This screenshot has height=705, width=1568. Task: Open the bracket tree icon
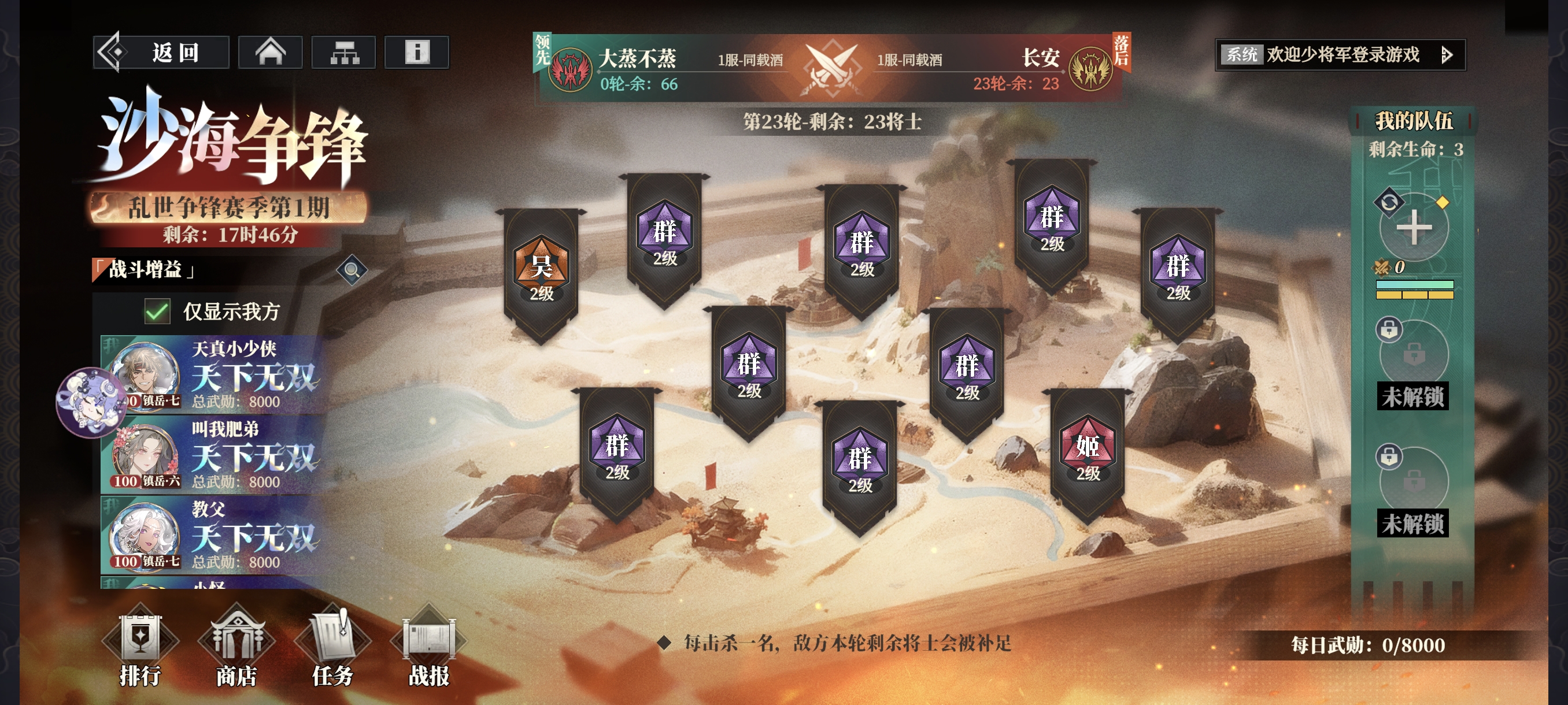pyautogui.click(x=344, y=53)
